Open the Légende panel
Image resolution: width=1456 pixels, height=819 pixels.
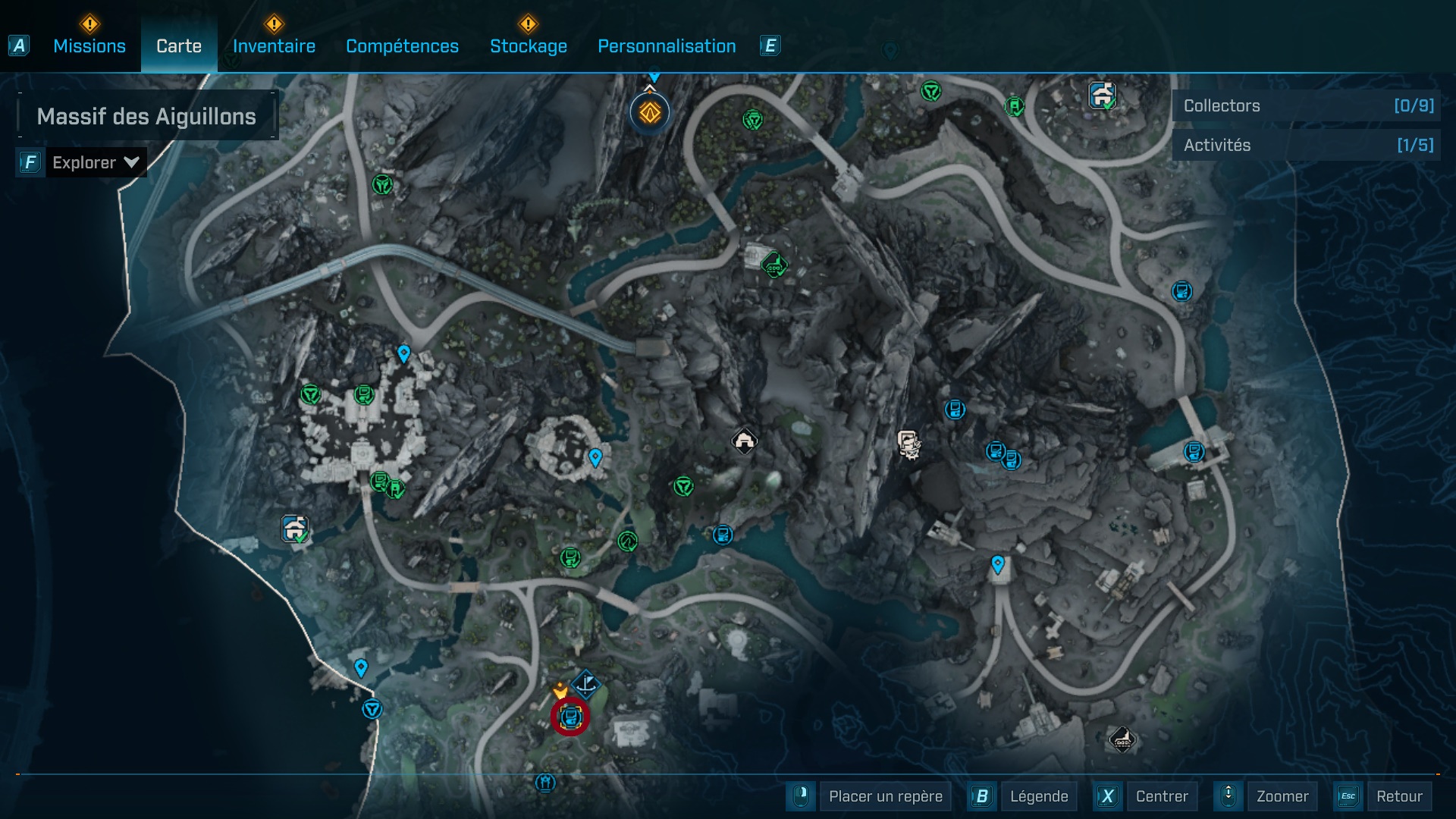1040,796
